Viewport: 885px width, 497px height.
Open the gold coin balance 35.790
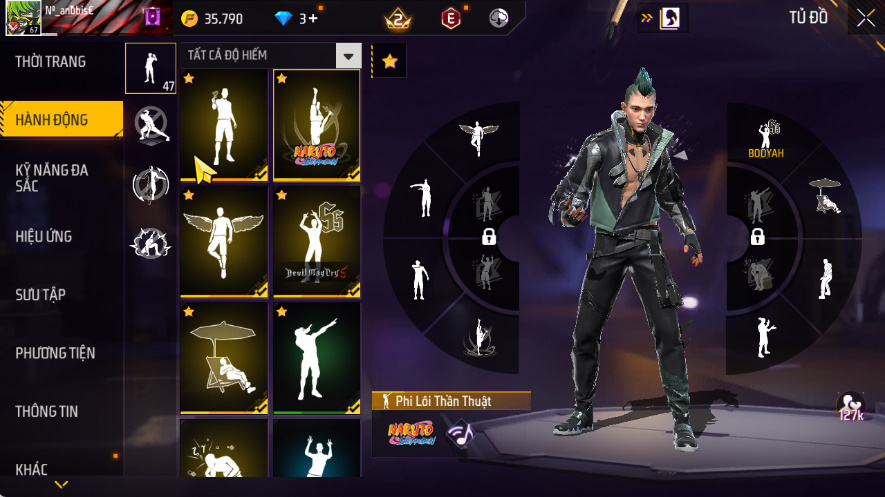pos(212,18)
